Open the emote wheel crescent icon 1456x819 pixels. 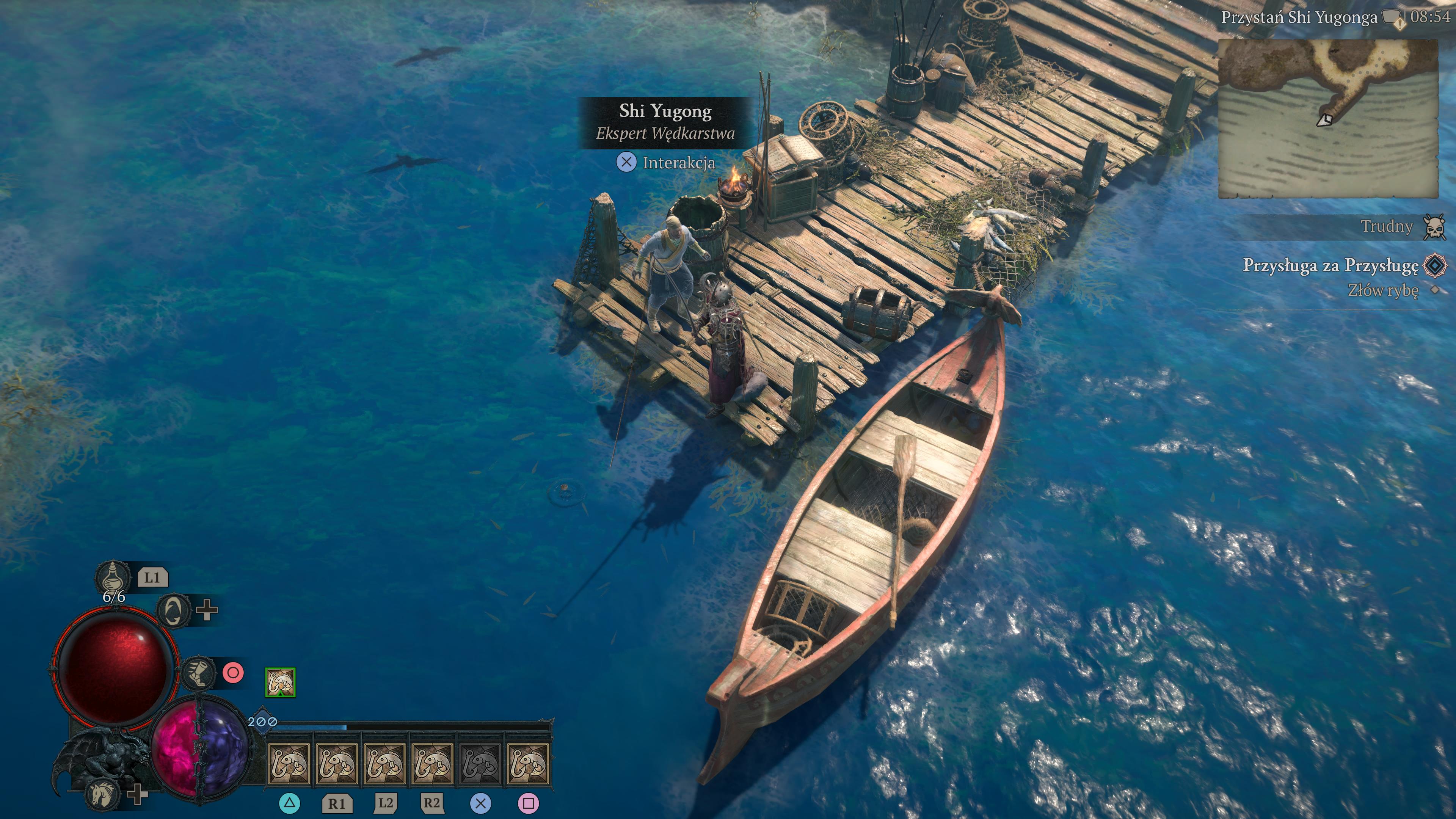pyautogui.click(x=174, y=610)
